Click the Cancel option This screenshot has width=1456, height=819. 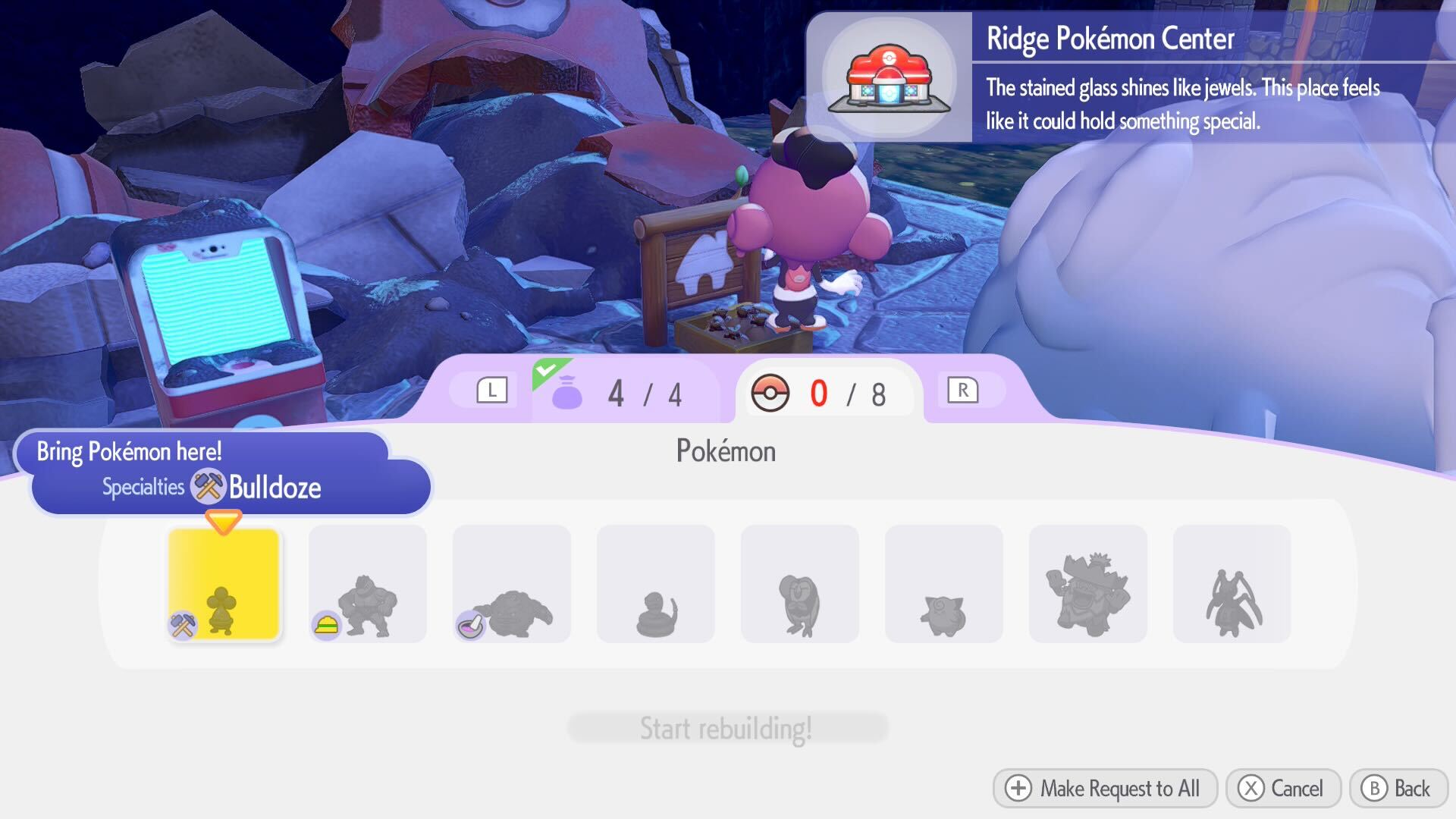1282,789
